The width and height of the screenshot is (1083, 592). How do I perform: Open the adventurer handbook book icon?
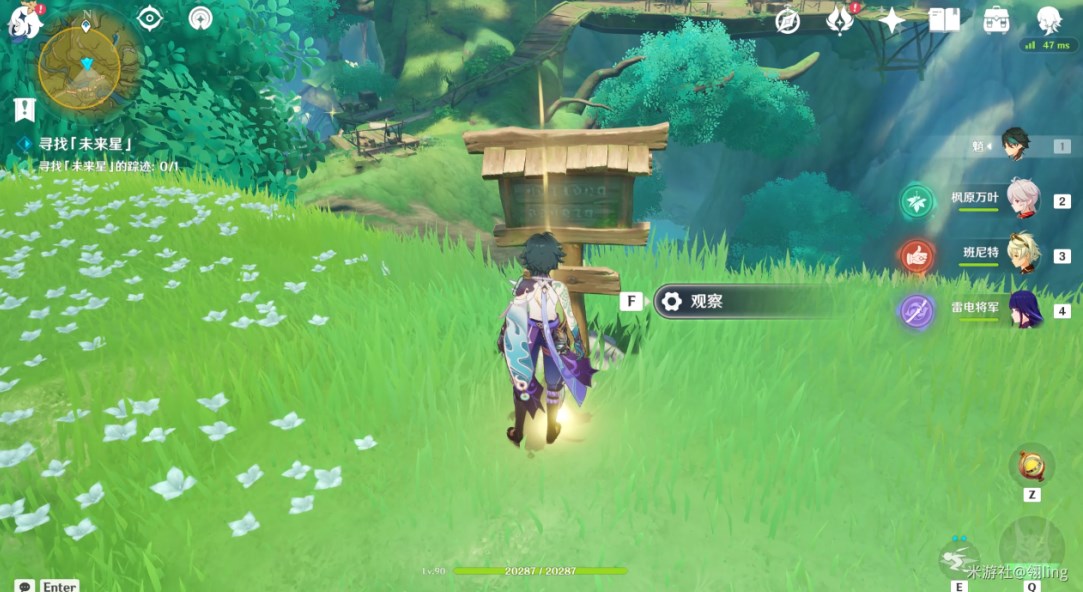pos(944,20)
